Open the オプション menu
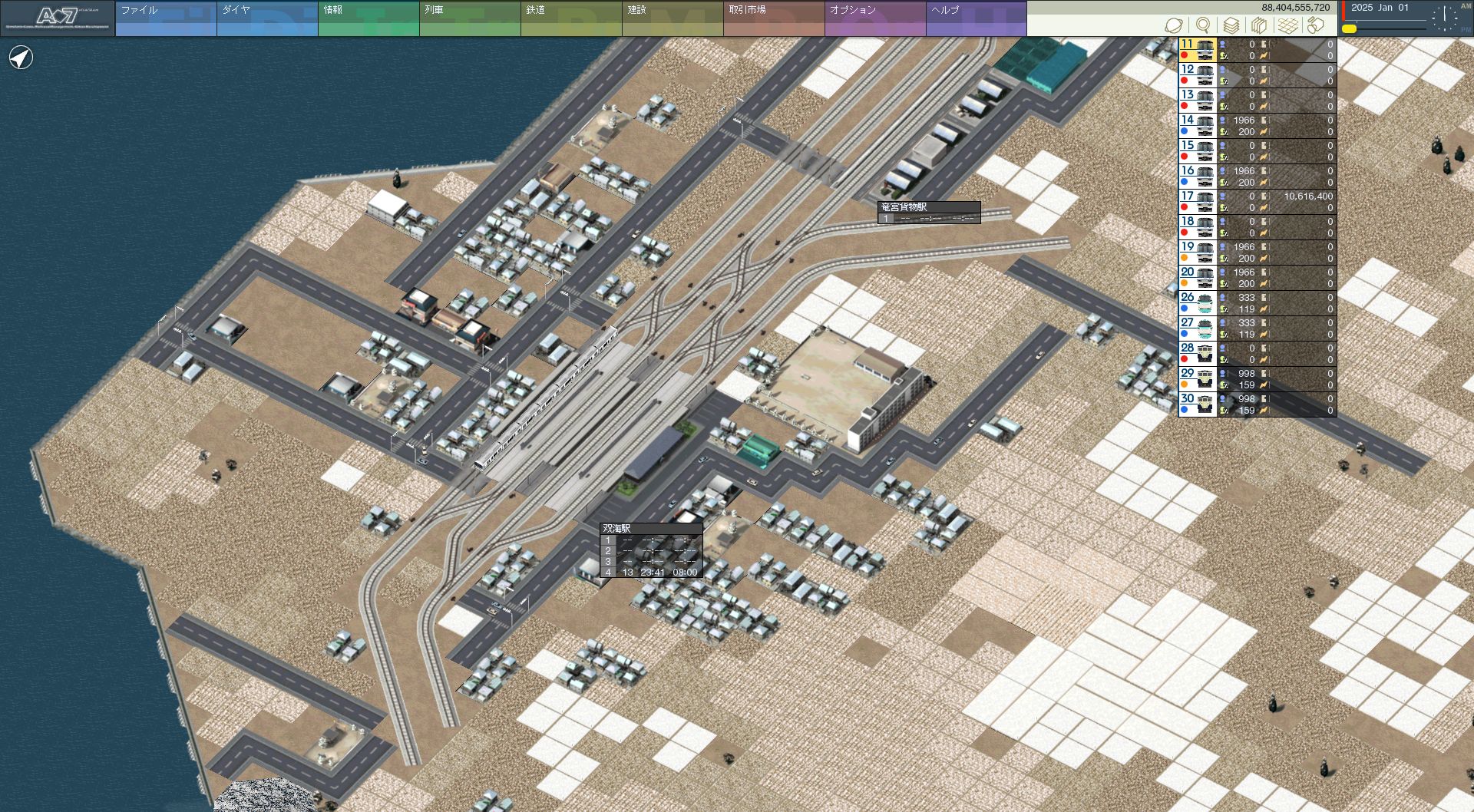The height and width of the screenshot is (812, 1474). [874, 18]
